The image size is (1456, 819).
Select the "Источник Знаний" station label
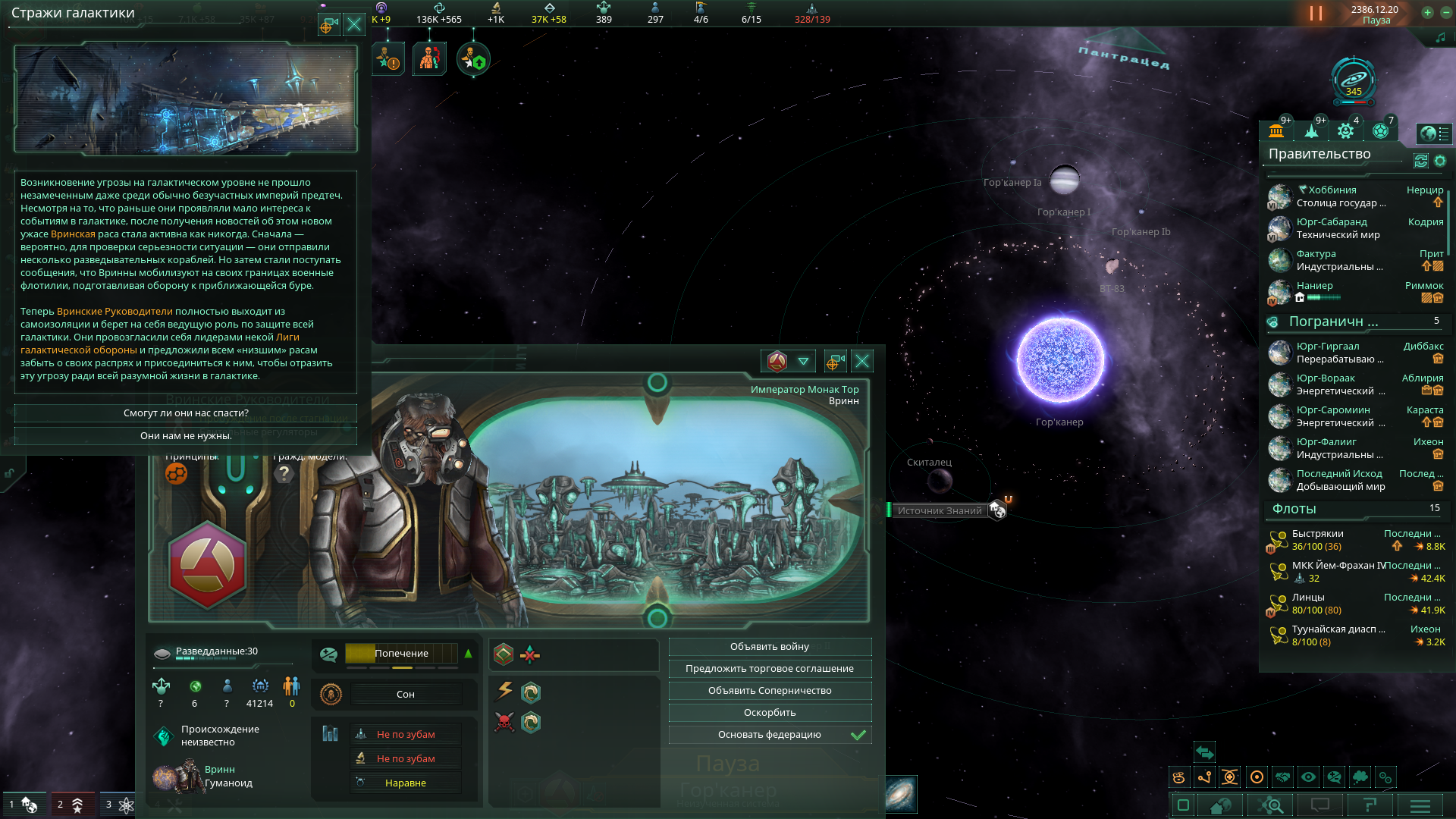[x=940, y=510]
